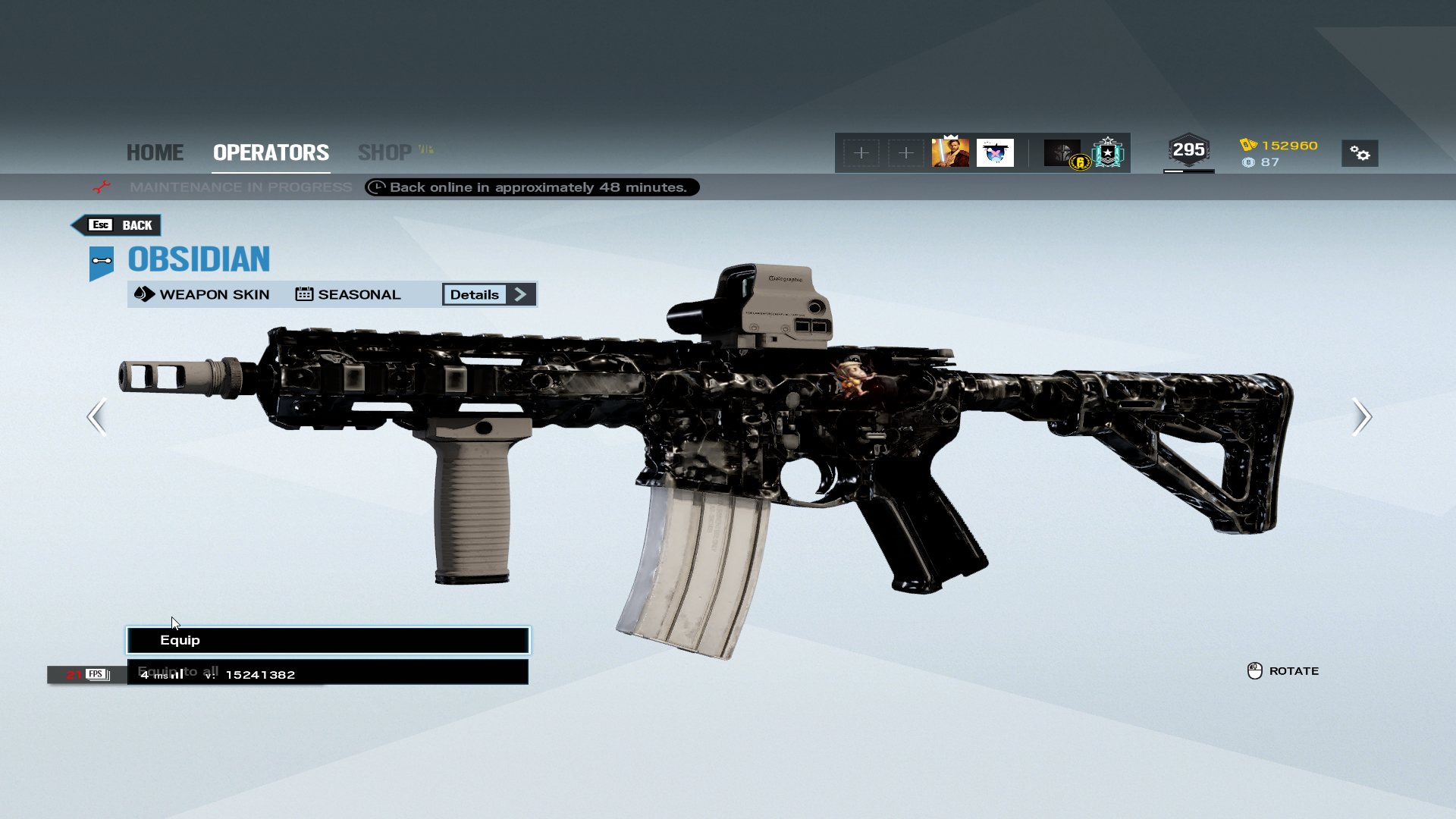Show the next weapon skin

pos(1361,416)
